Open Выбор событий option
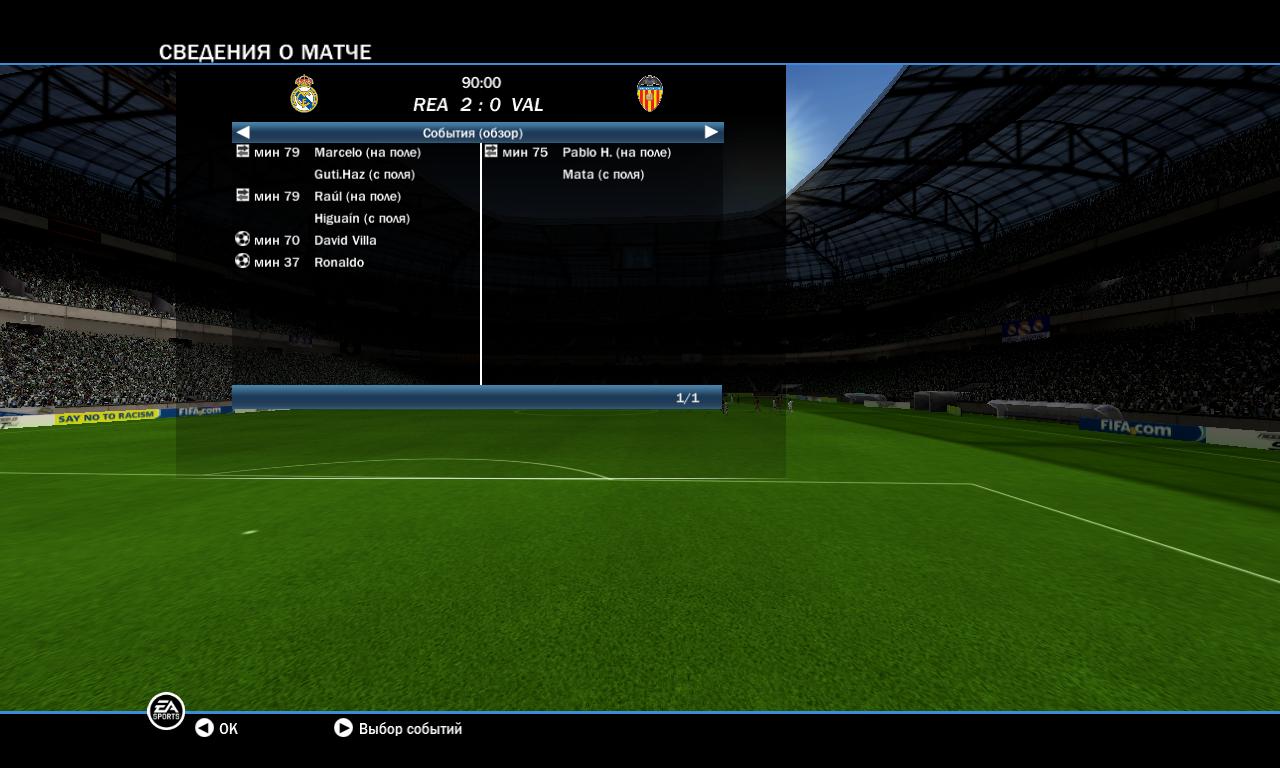 (398, 728)
